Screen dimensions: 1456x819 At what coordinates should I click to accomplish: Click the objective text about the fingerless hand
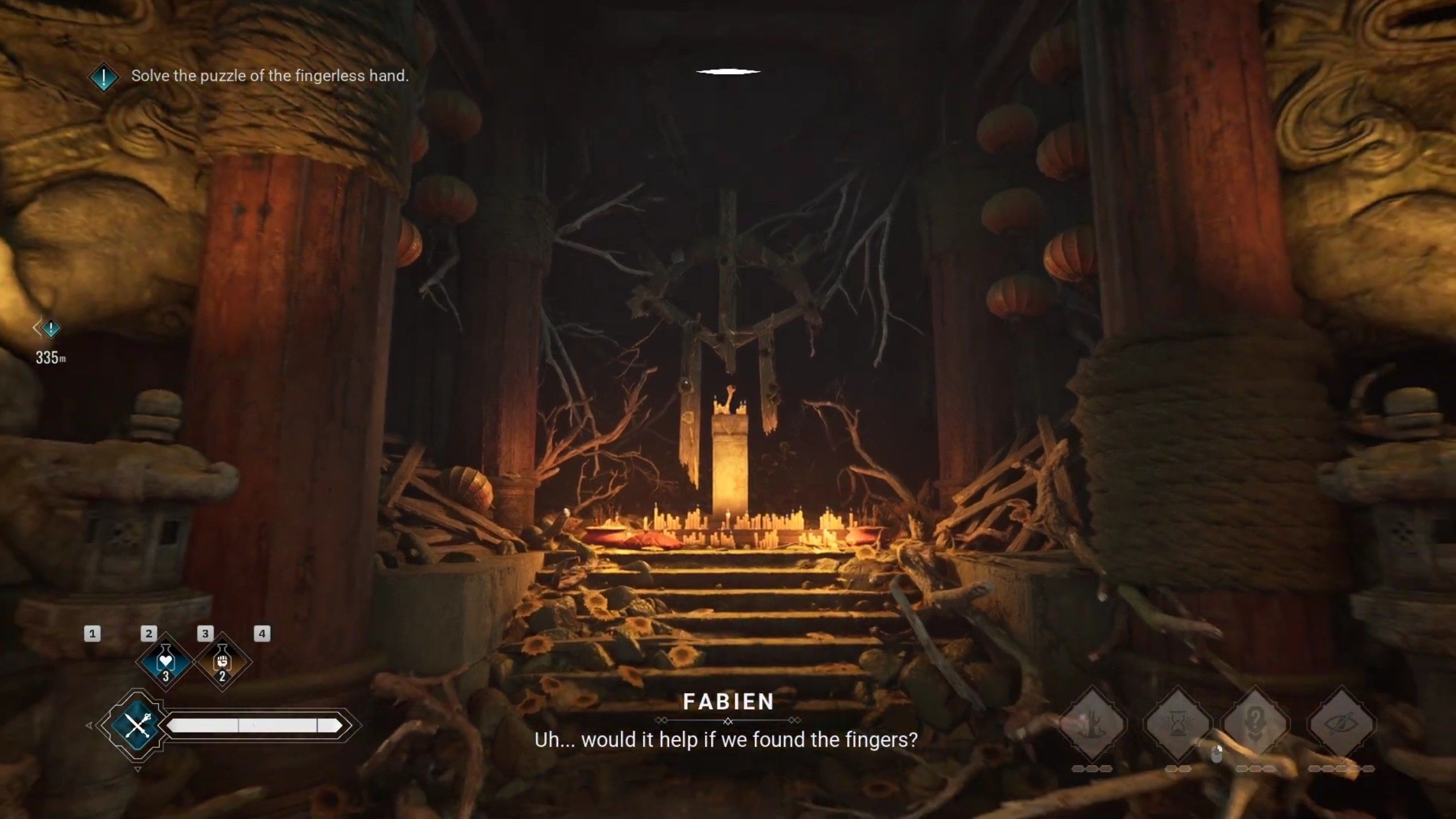tap(270, 75)
